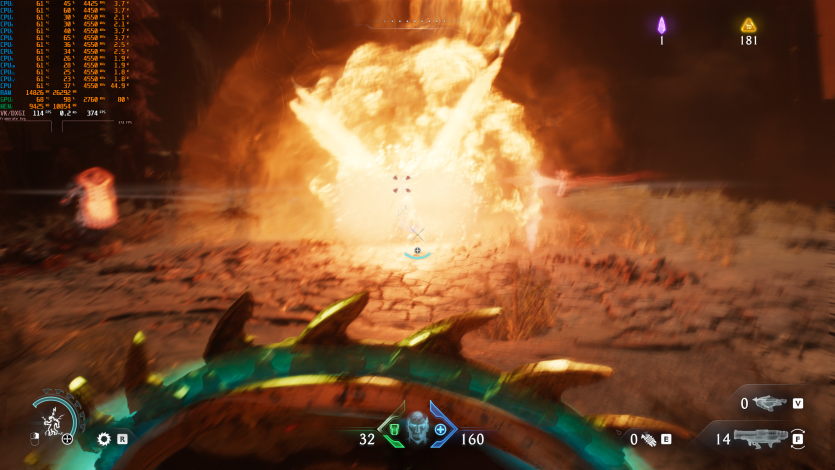Click the green armor shield icon
The width and height of the screenshot is (835, 470).
393,430
